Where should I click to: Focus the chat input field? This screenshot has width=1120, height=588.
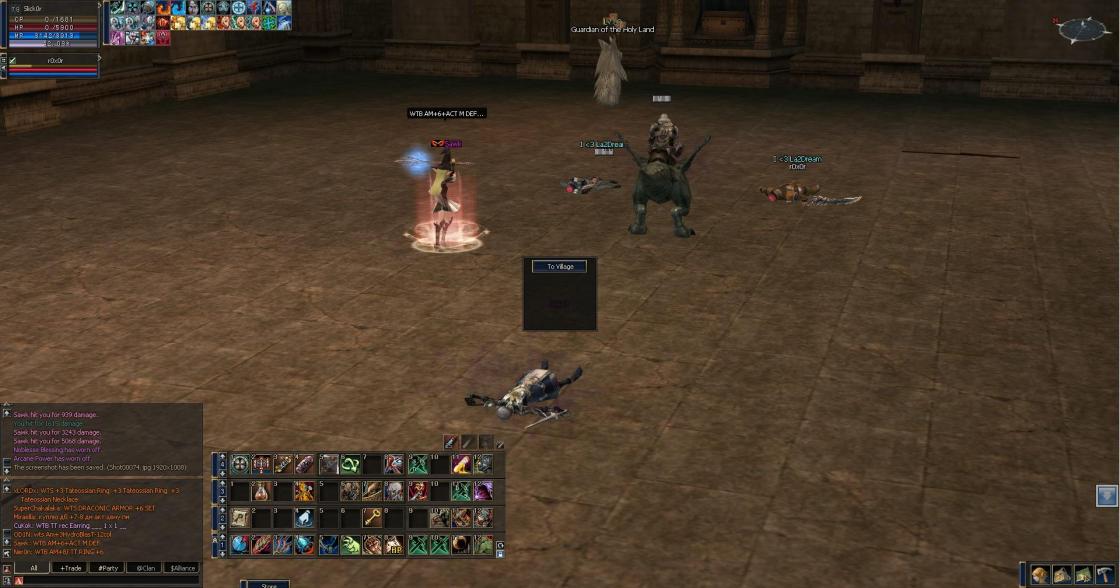pos(110,580)
